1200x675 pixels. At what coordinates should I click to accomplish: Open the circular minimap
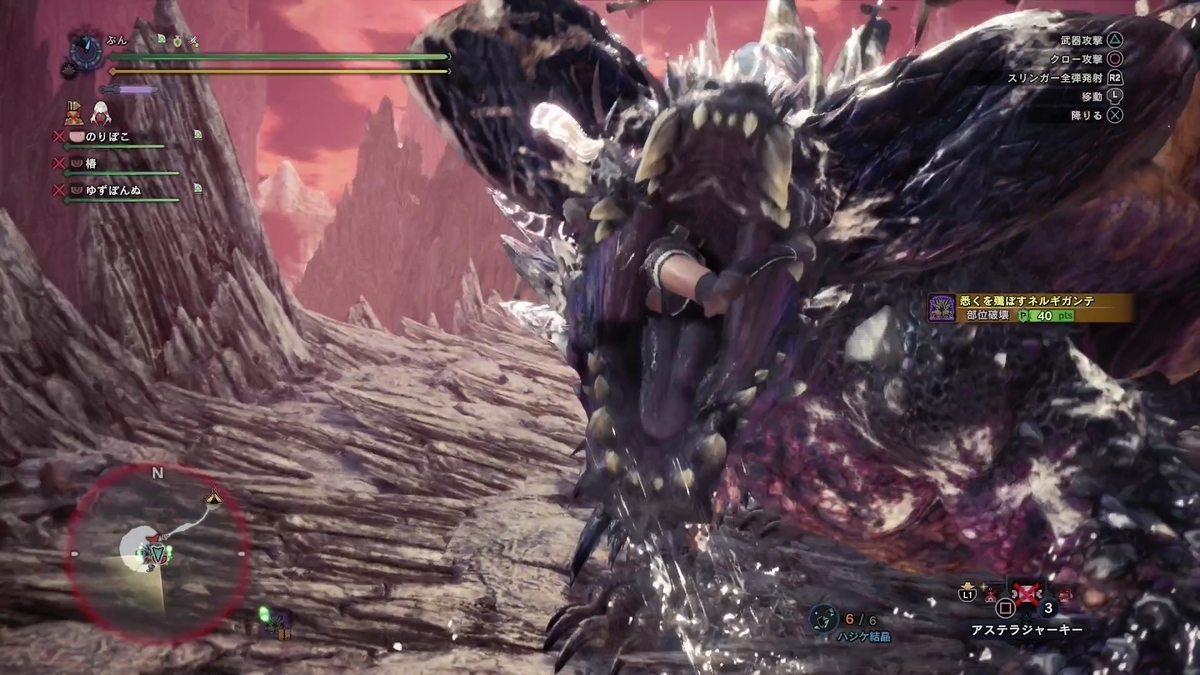click(157, 553)
